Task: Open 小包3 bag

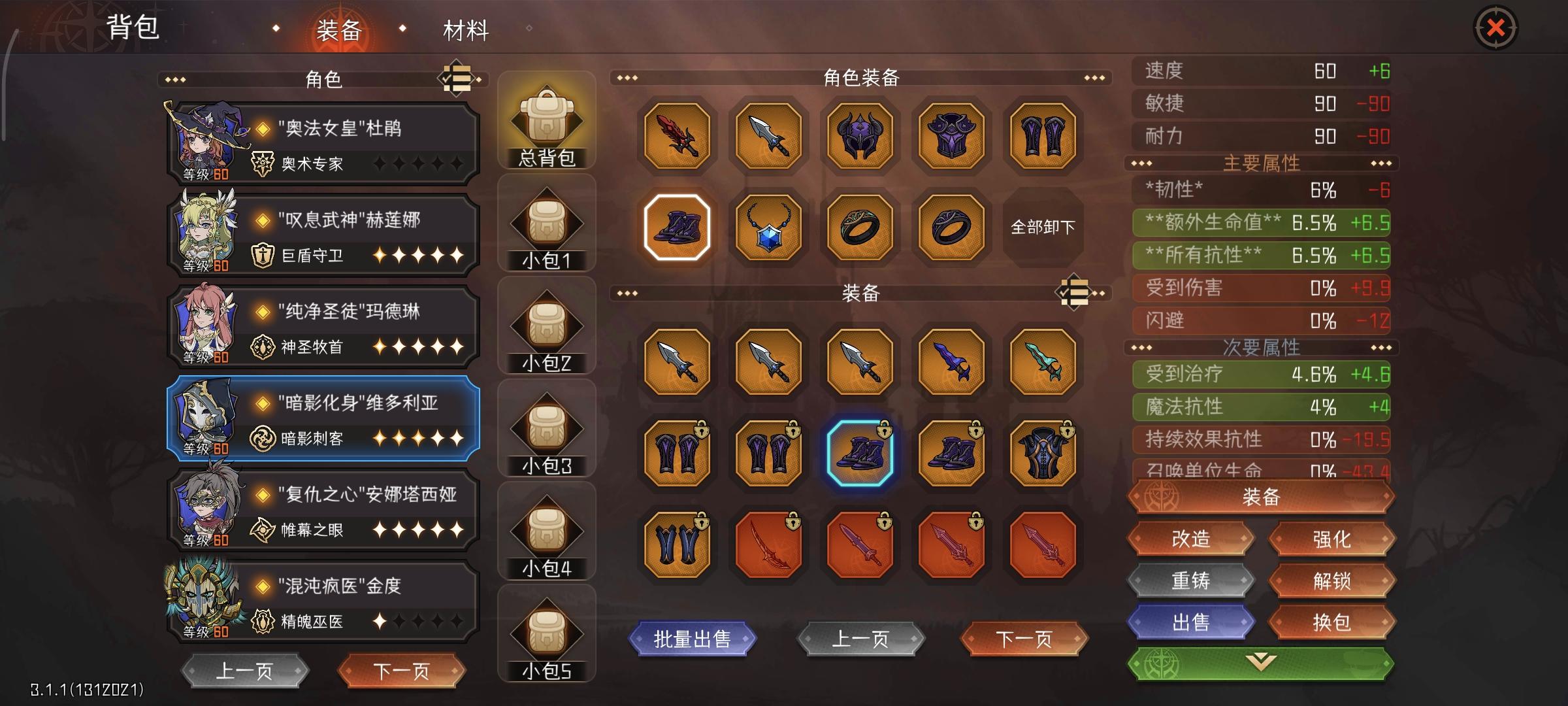Action: (x=547, y=428)
